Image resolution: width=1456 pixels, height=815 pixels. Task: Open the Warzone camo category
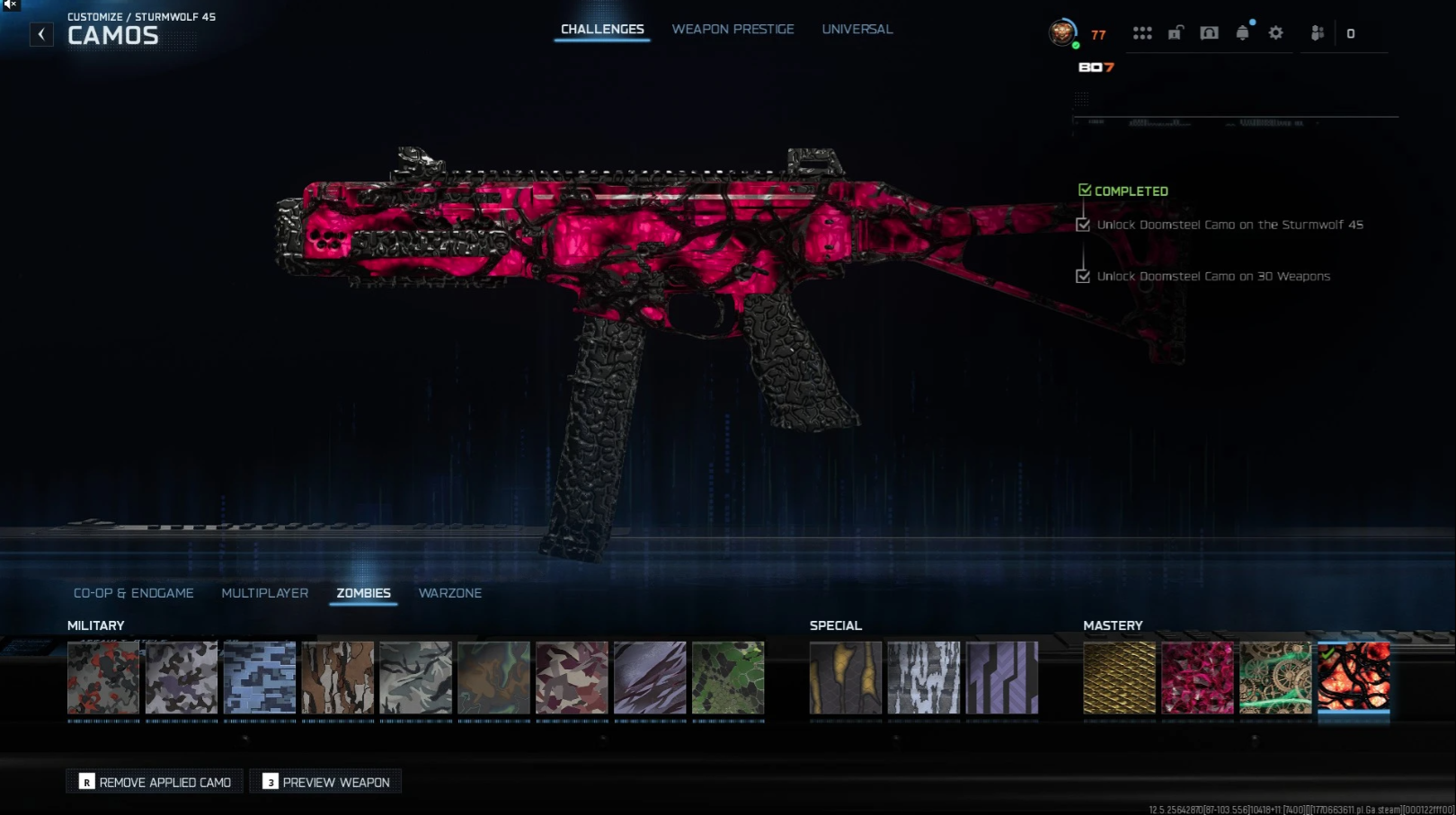click(449, 593)
